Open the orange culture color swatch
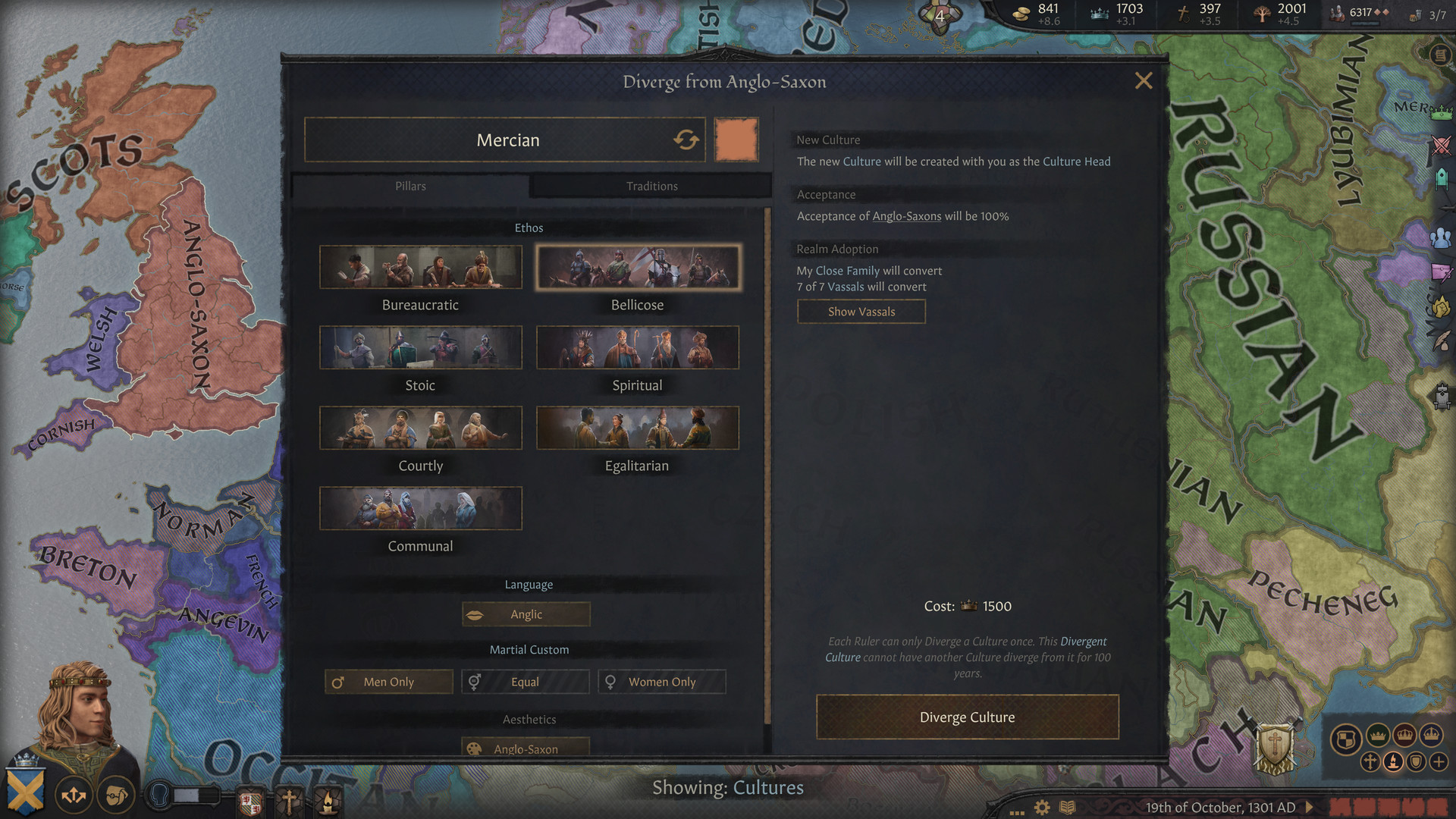The height and width of the screenshot is (819, 1456). coord(736,140)
